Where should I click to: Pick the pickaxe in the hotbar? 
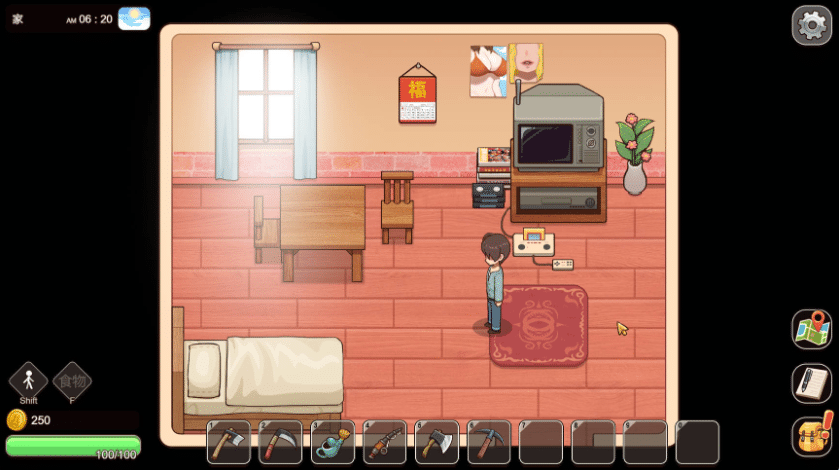(x=488, y=442)
